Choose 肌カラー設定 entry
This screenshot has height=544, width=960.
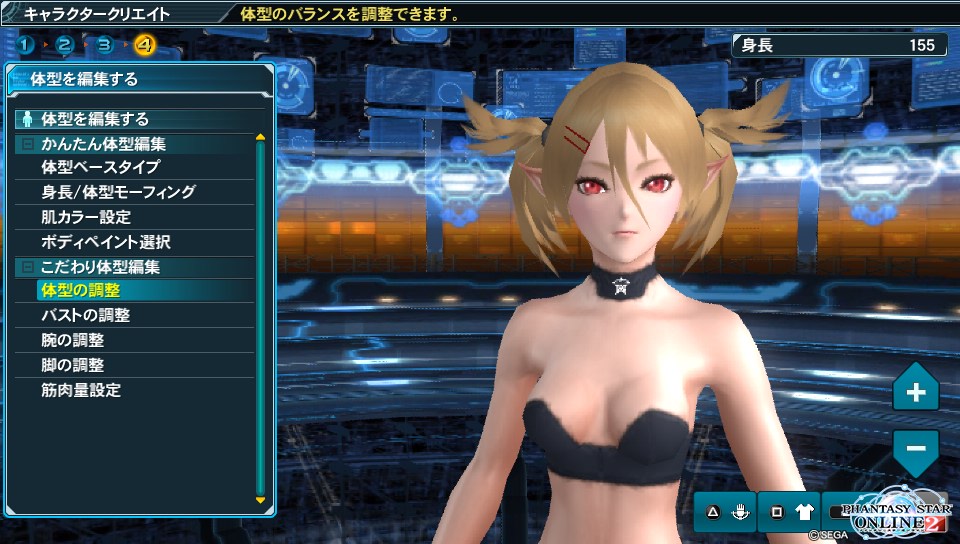(x=86, y=217)
